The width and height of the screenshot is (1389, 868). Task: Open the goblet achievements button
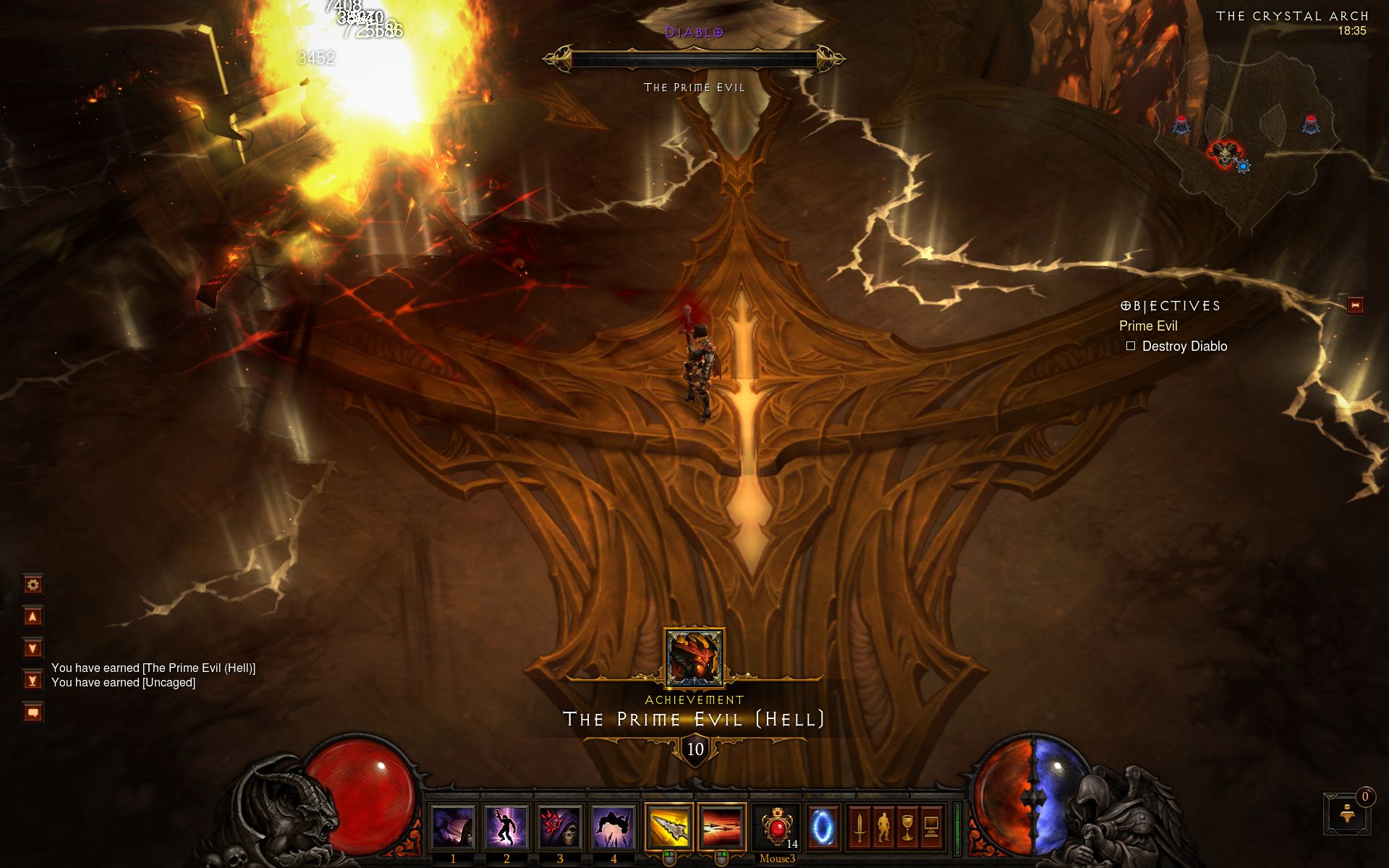pos(907,827)
